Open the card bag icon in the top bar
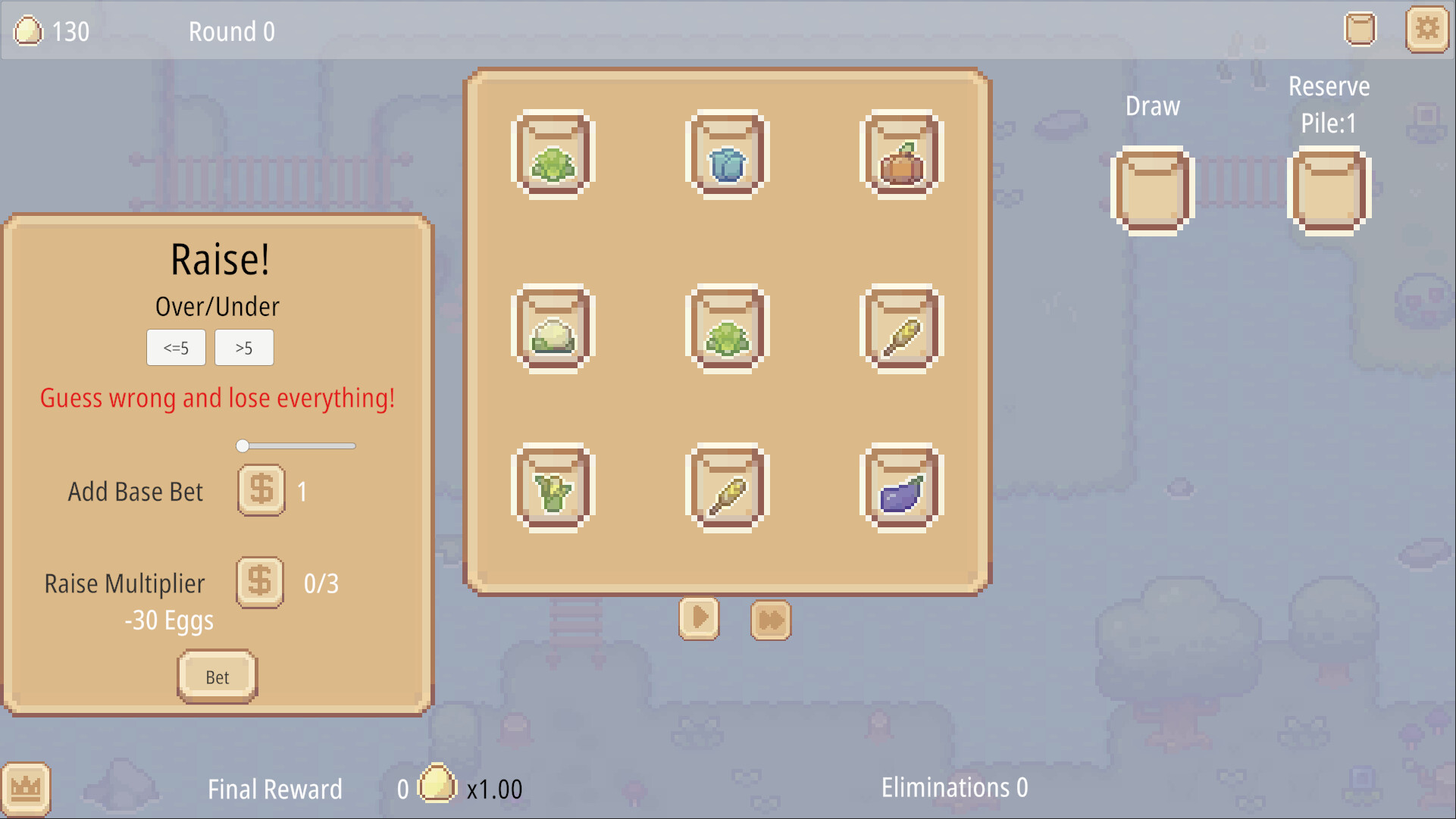 (x=1360, y=30)
